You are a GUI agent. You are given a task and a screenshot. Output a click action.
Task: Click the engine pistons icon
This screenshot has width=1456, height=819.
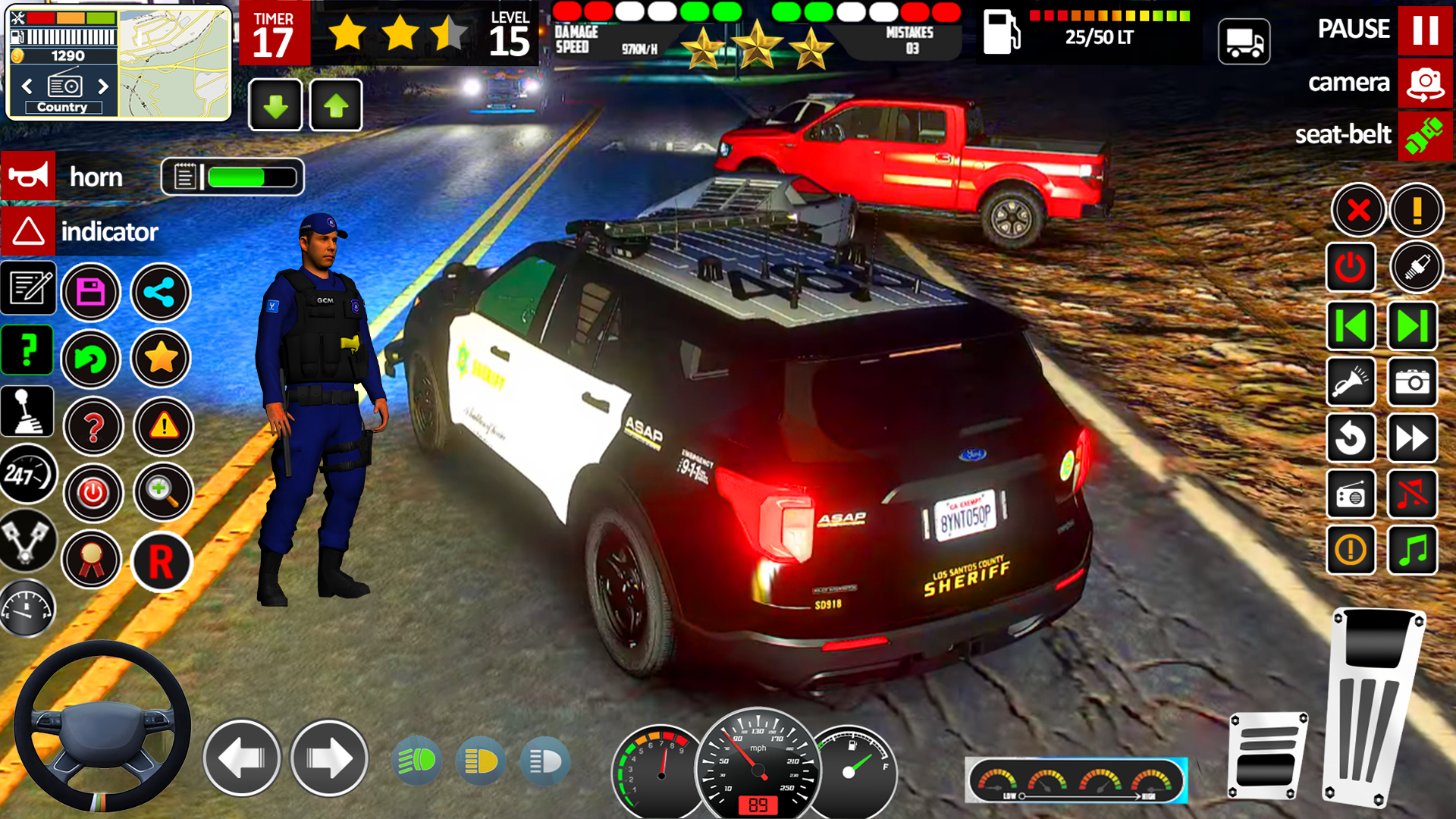click(27, 539)
